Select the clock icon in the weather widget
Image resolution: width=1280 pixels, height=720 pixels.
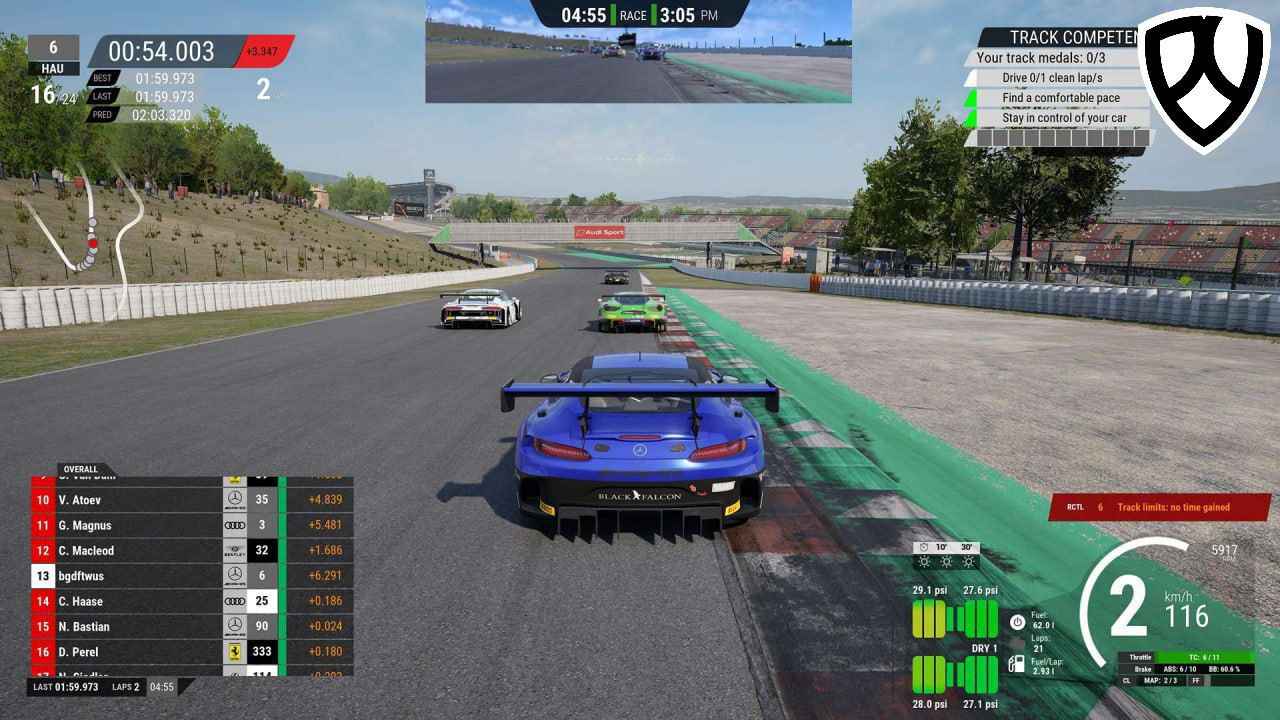(924, 547)
